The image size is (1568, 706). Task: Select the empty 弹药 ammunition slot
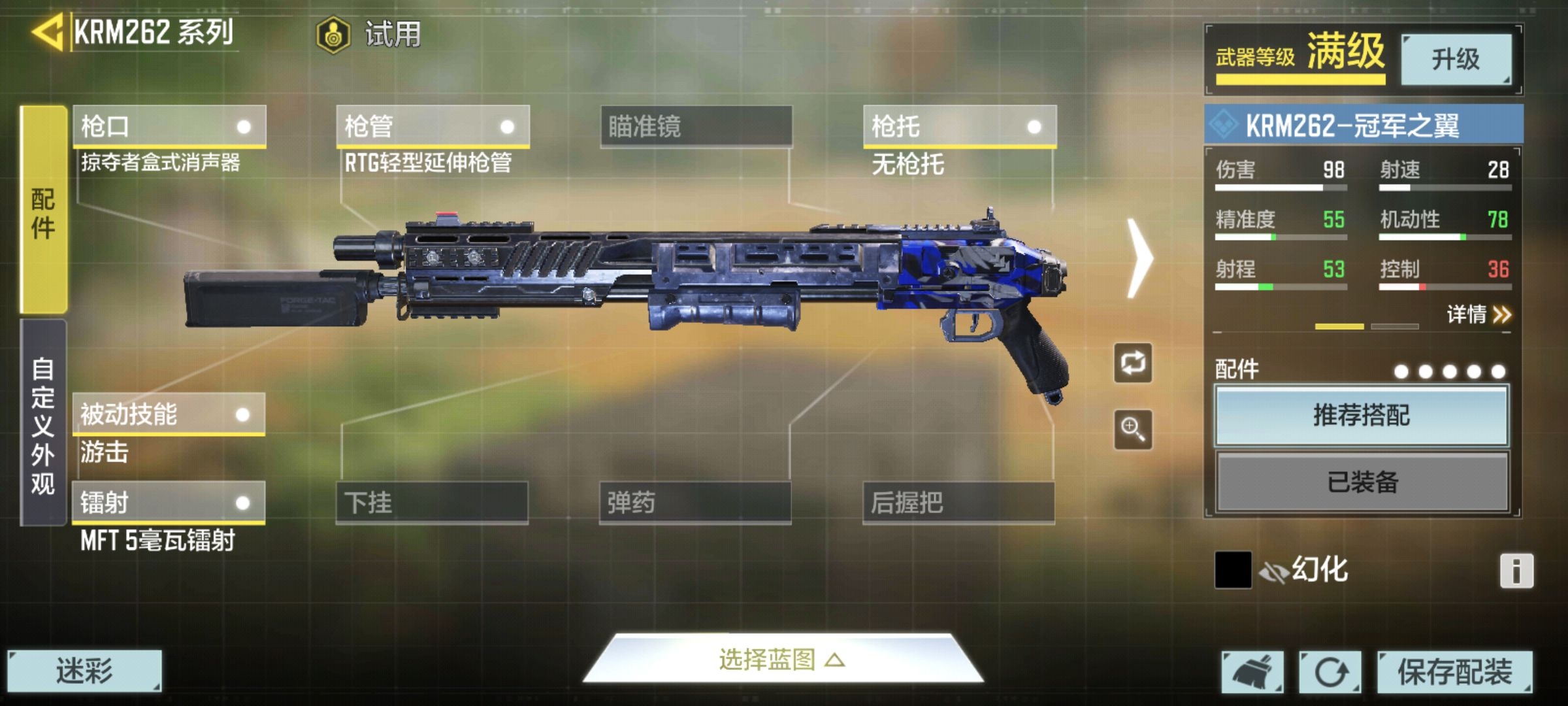695,503
